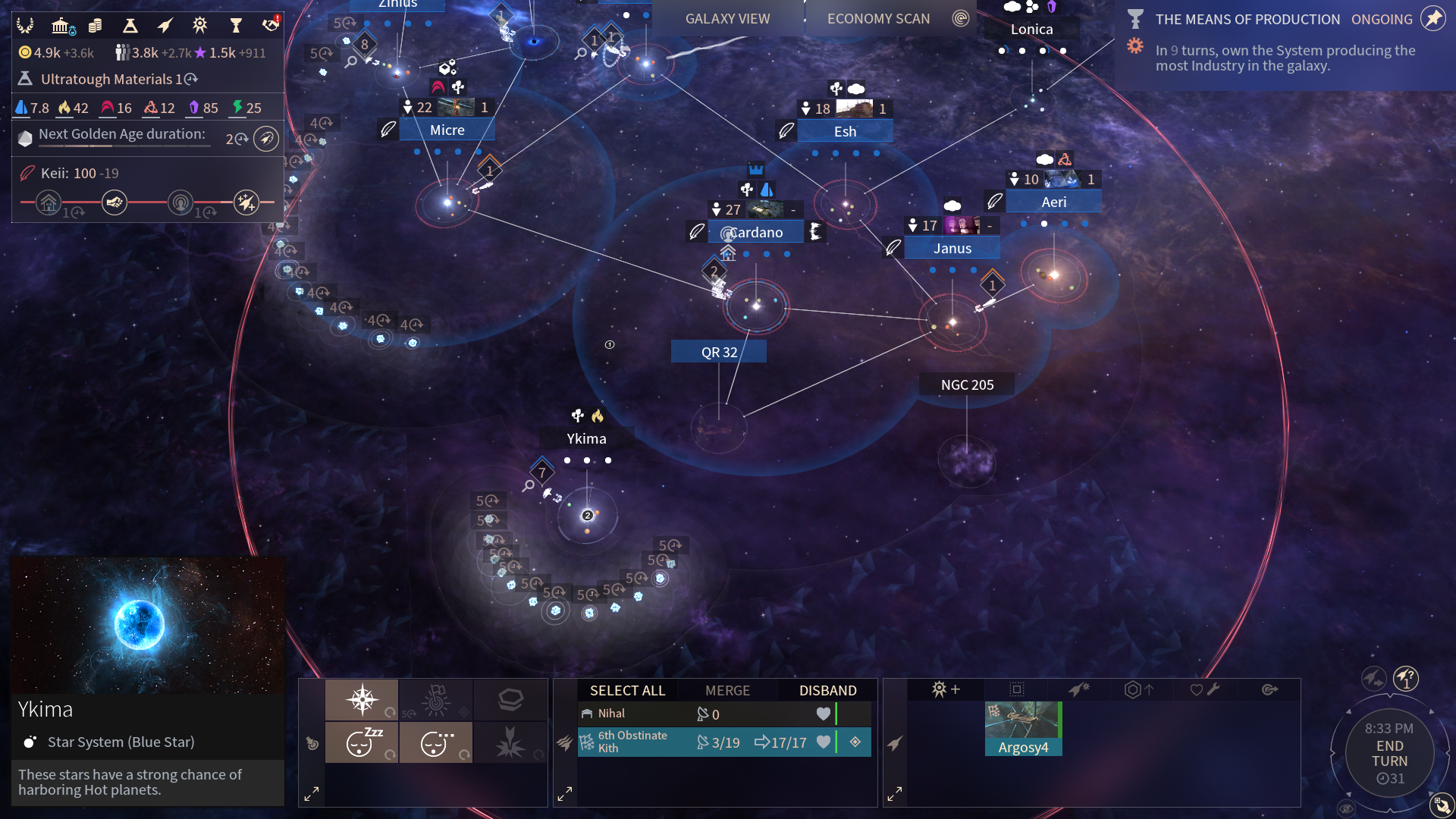Open the empire laurel wreath overview
Screen dimensions: 1456x819
[26, 26]
